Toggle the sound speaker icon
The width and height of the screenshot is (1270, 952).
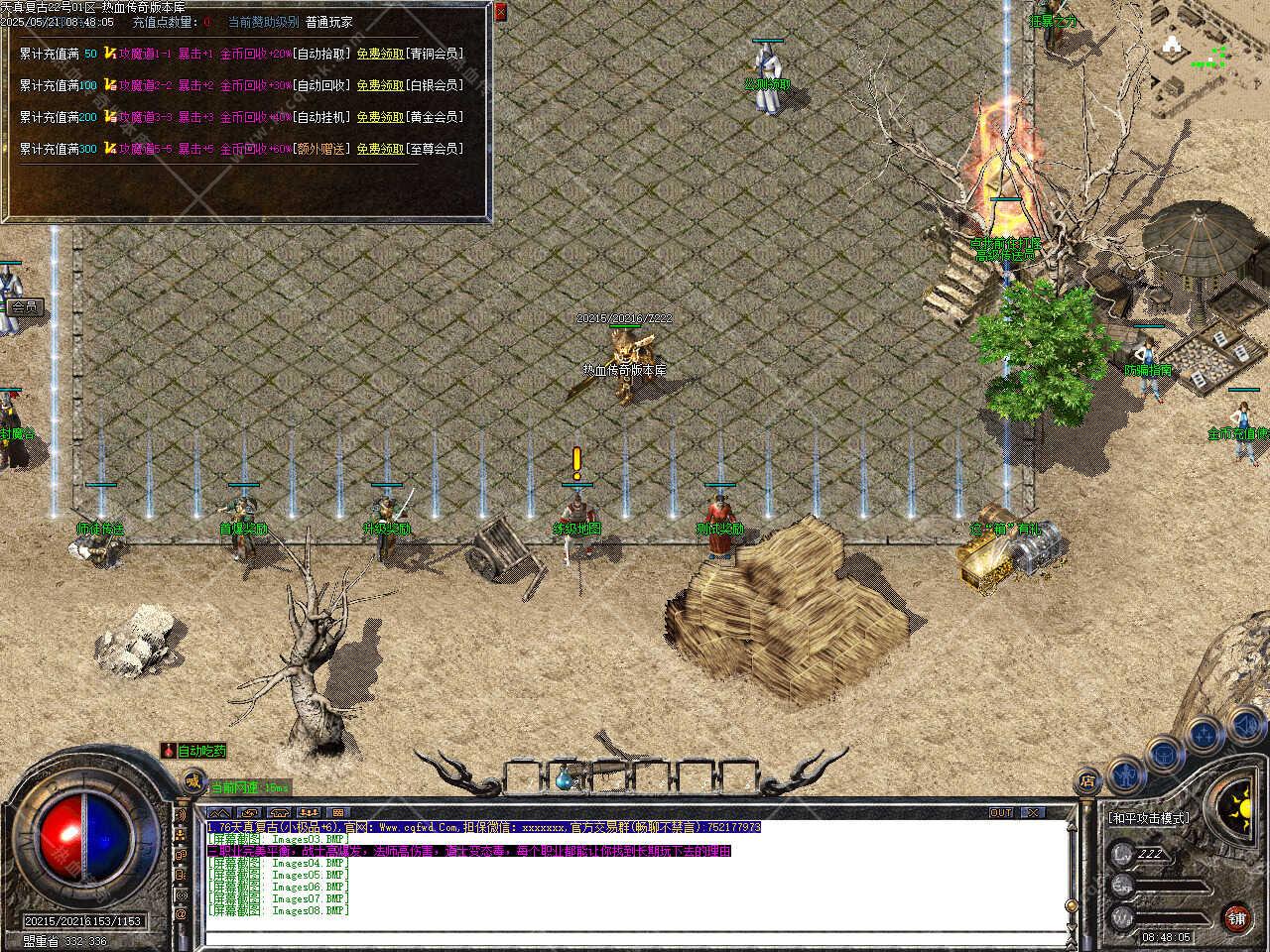pyautogui.click(x=1244, y=727)
